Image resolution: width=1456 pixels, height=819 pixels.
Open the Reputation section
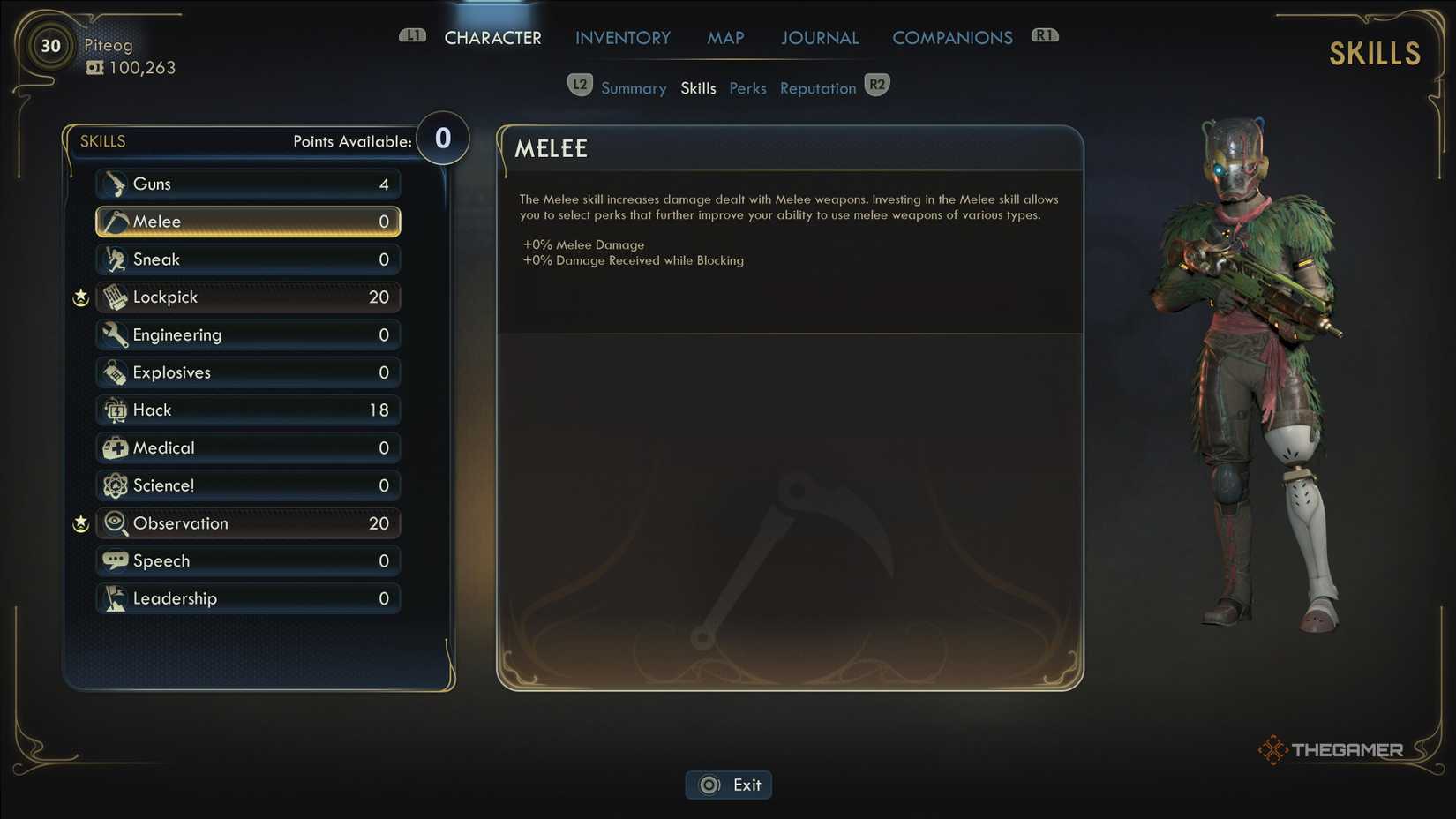(817, 87)
